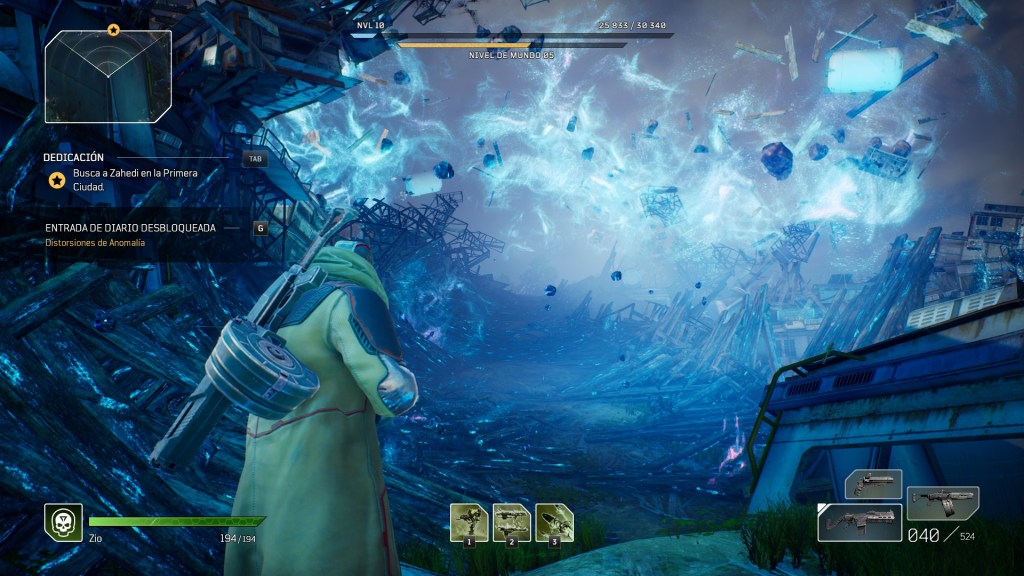Select the quest star marker above the minimap
The height and width of the screenshot is (576, 1024).
pyautogui.click(x=113, y=30)
